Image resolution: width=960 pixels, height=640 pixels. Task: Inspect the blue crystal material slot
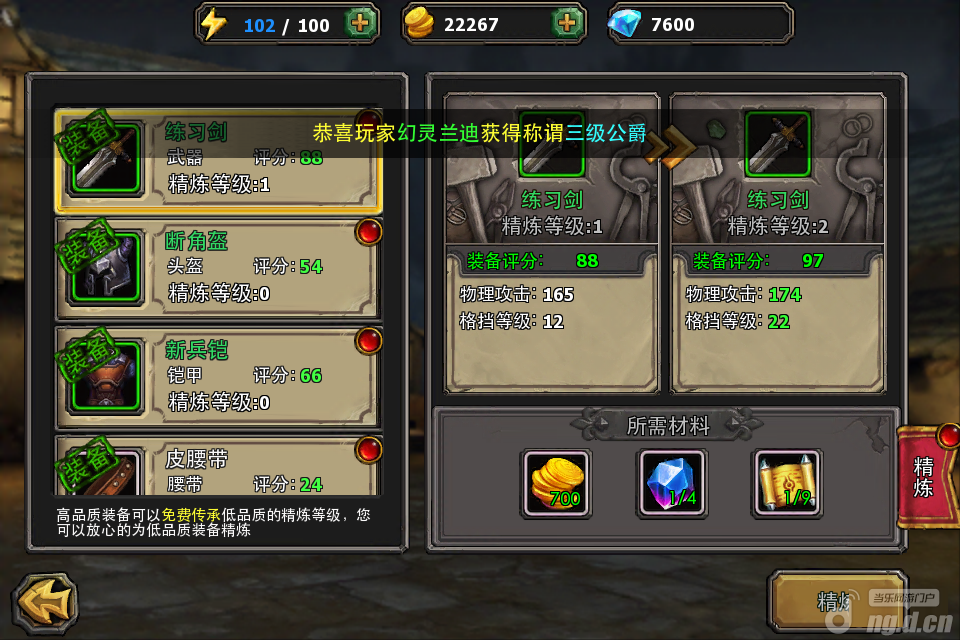click(x=671, y=483)
